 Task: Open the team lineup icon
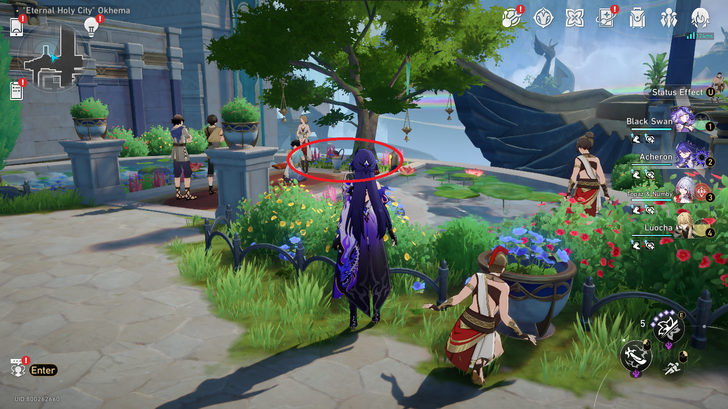(x=668, y=17)
